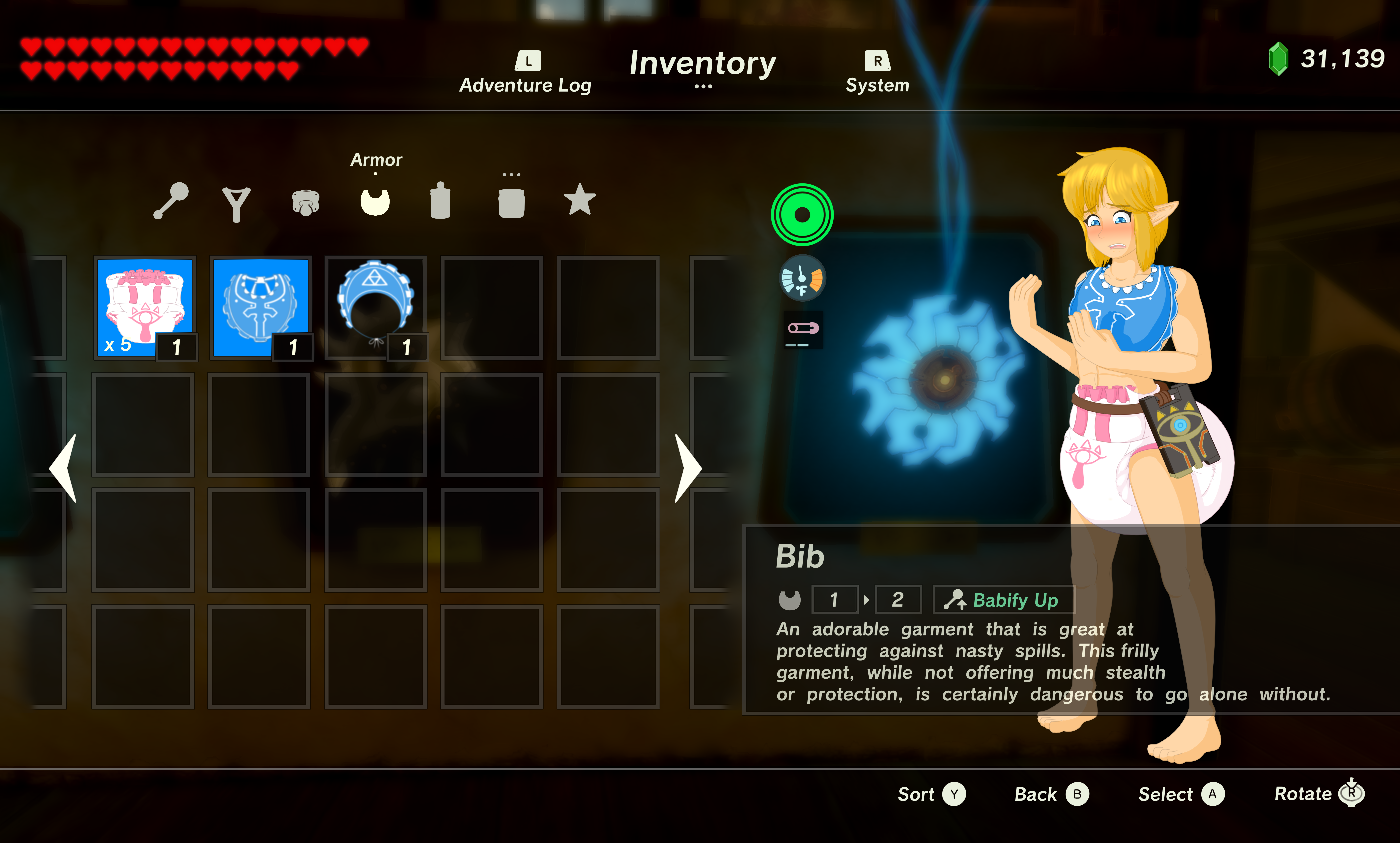Go to the next inventory page arrow
Screen dimensions: 1400x843
coord(688,468)
